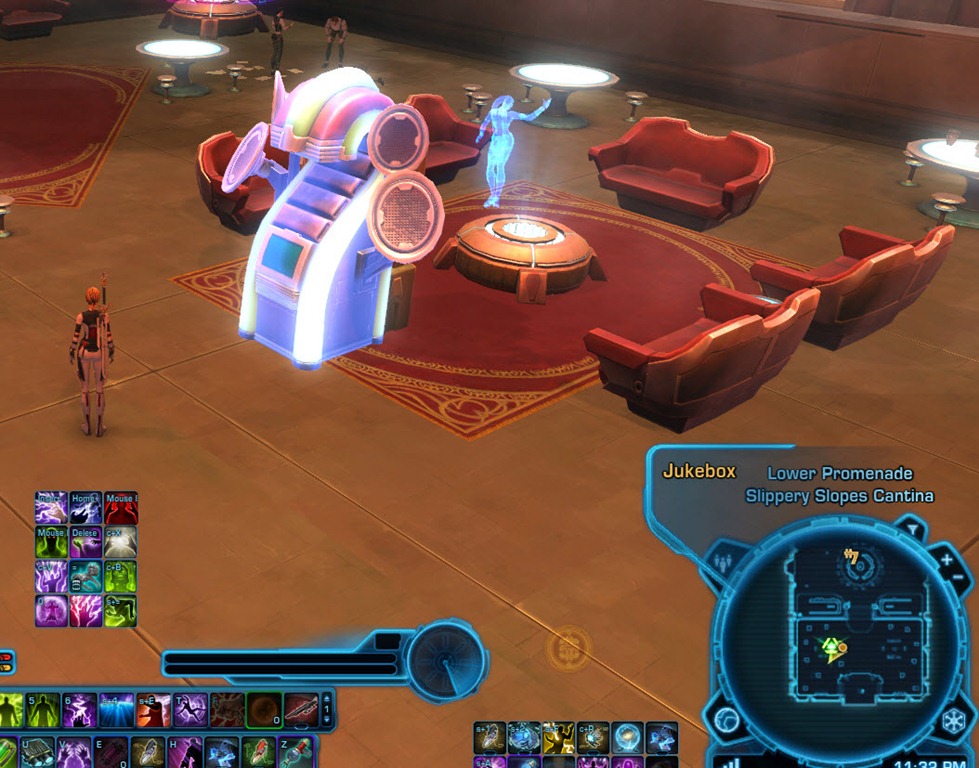Open the galaxy globe button beside minimap
The width and height of the screenshot is (979, 768).
(726, 720)
